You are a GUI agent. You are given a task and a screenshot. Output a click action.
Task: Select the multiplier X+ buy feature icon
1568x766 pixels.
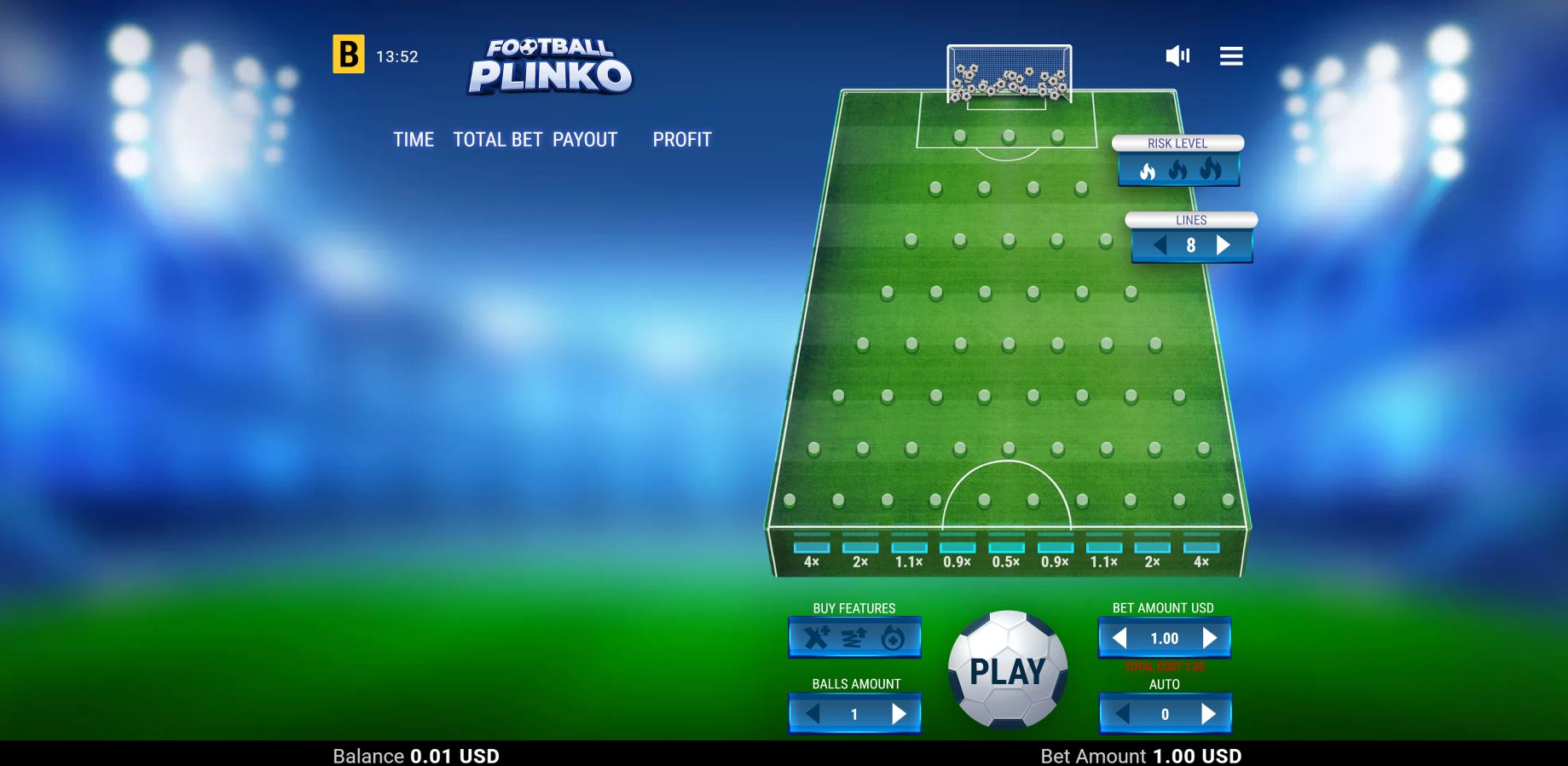coord(814,637)
